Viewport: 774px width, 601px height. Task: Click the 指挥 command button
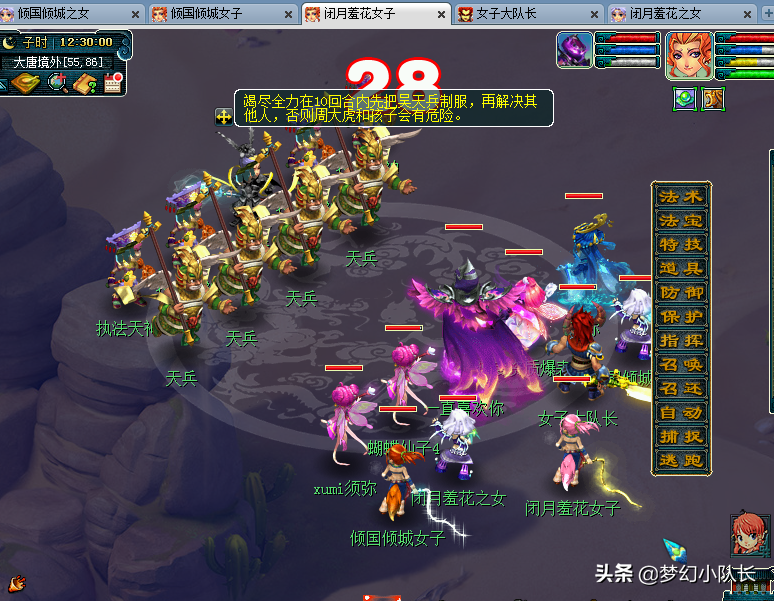tap(681, 341)
